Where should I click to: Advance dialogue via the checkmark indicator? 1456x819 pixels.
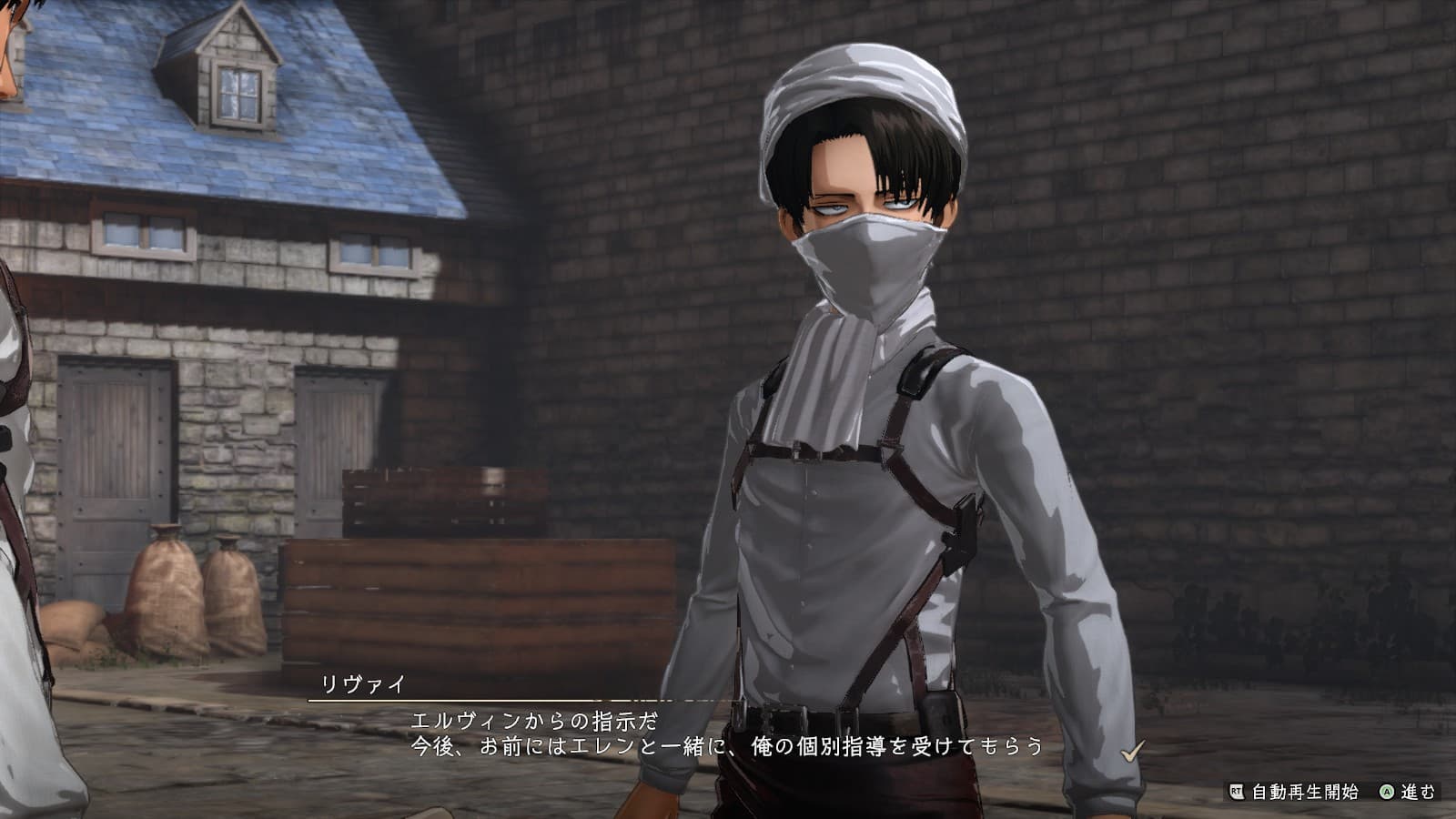click(x=1132, y=752)
